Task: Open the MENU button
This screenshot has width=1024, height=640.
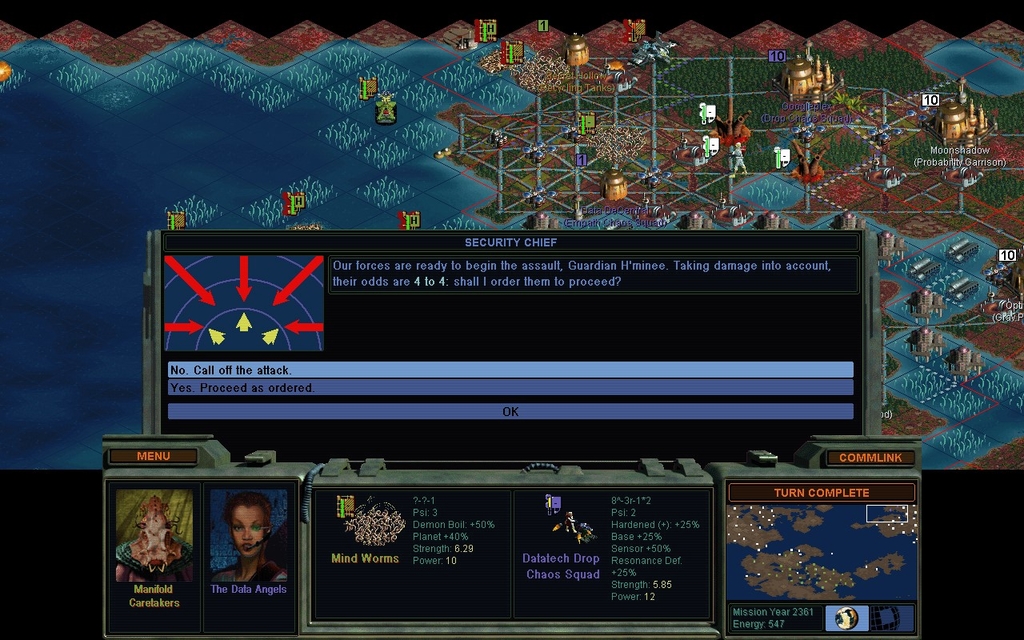Action: [x=153, y=457]
